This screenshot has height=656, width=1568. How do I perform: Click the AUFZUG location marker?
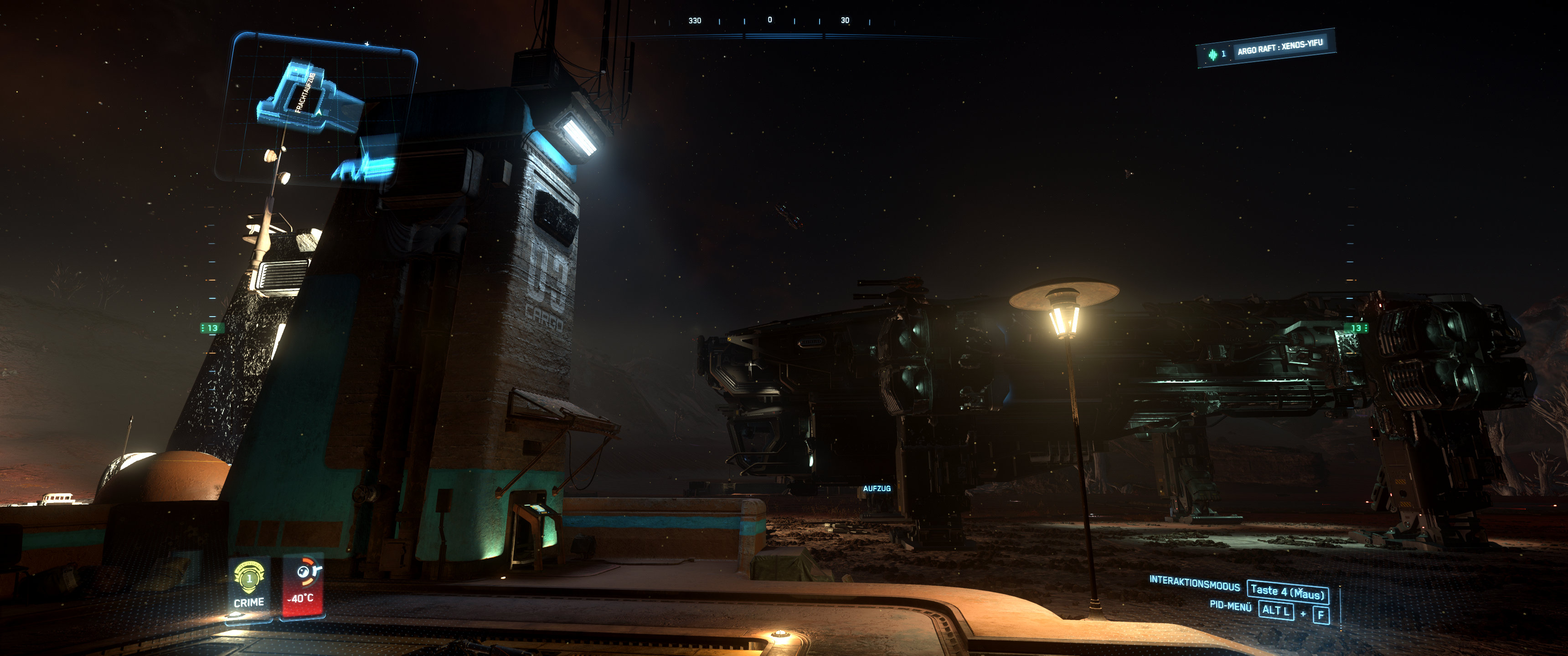coord(877,489)
